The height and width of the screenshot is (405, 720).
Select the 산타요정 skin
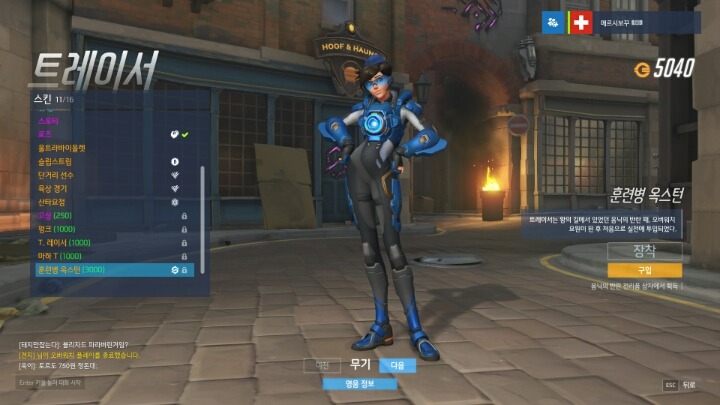(x=52, y=202)
